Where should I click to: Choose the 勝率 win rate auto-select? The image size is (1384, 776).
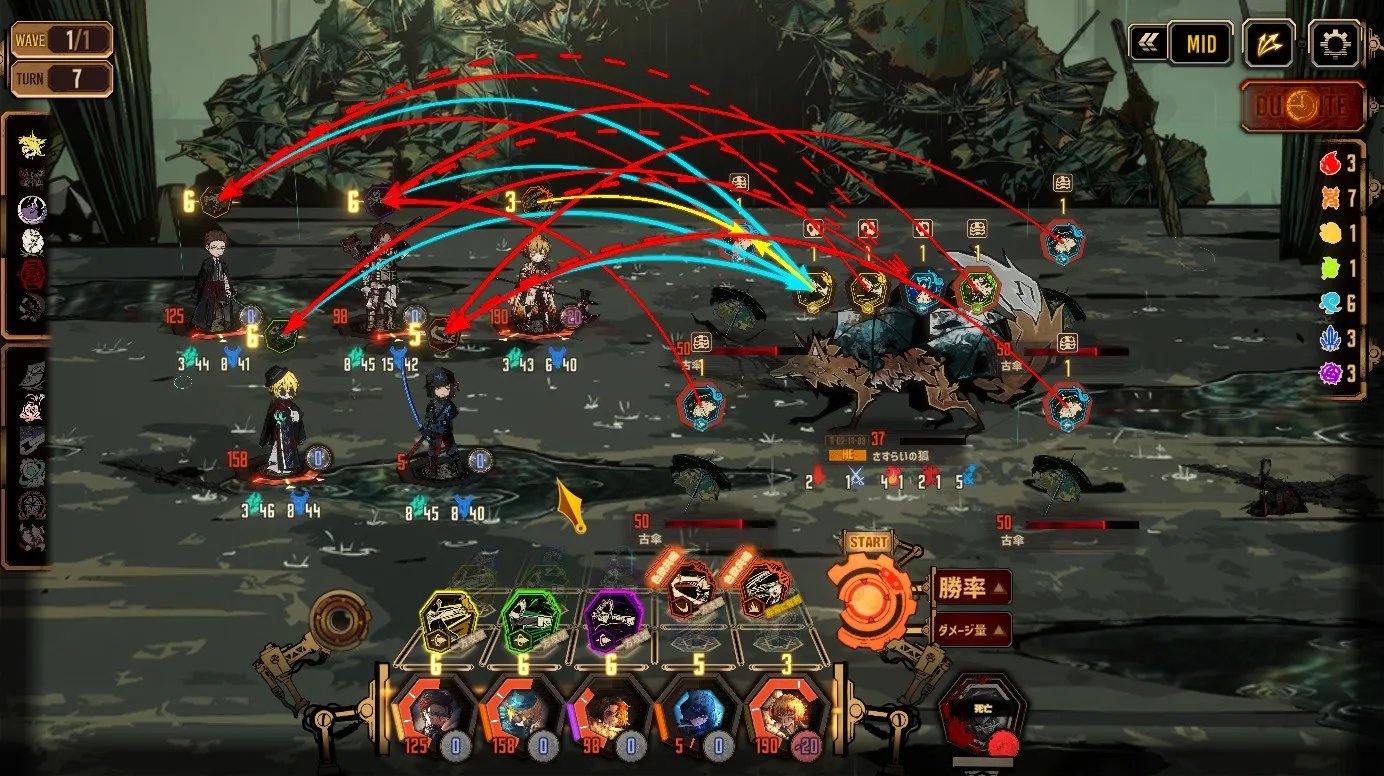[x=971, y=588]
